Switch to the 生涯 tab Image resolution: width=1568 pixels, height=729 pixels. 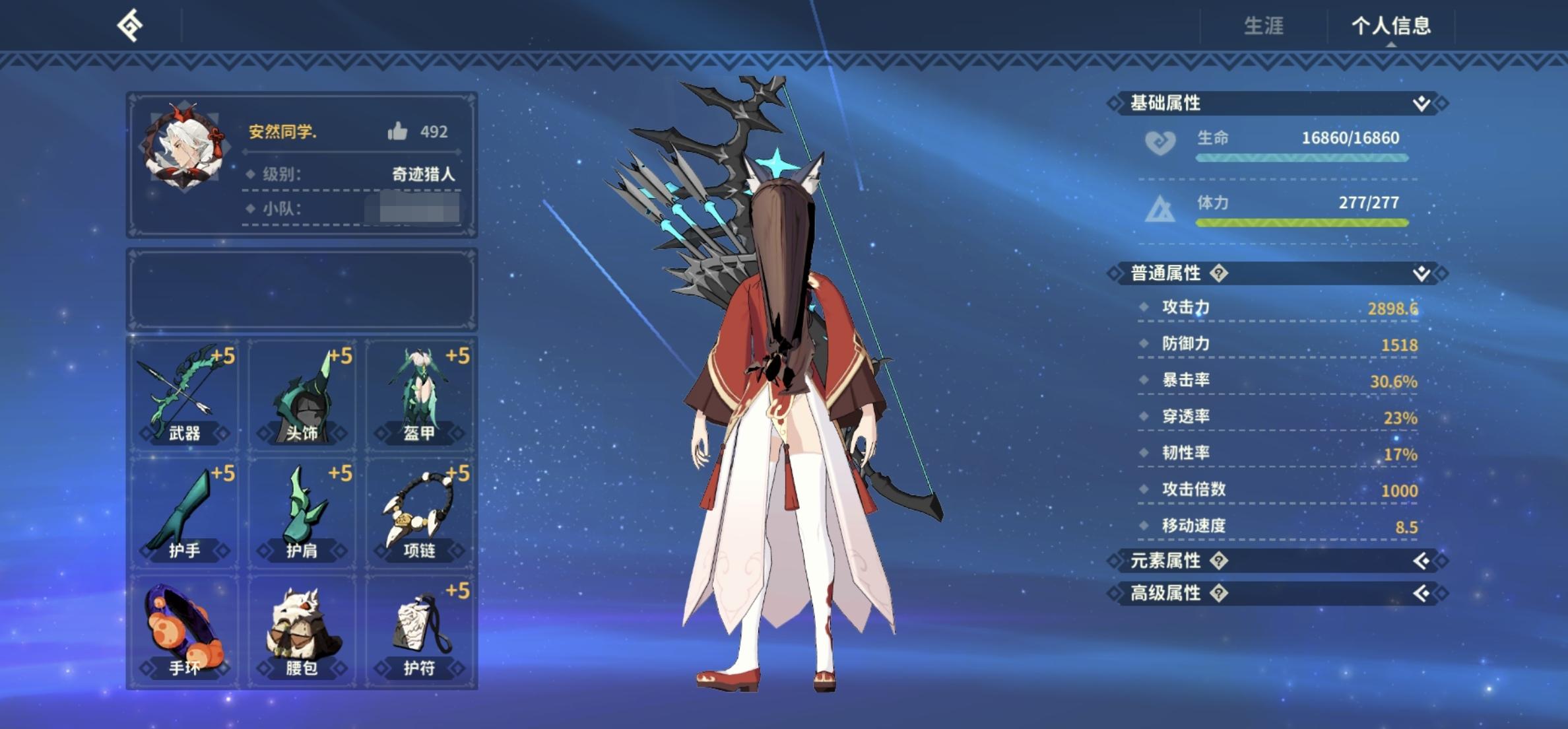coord(1263,26)
